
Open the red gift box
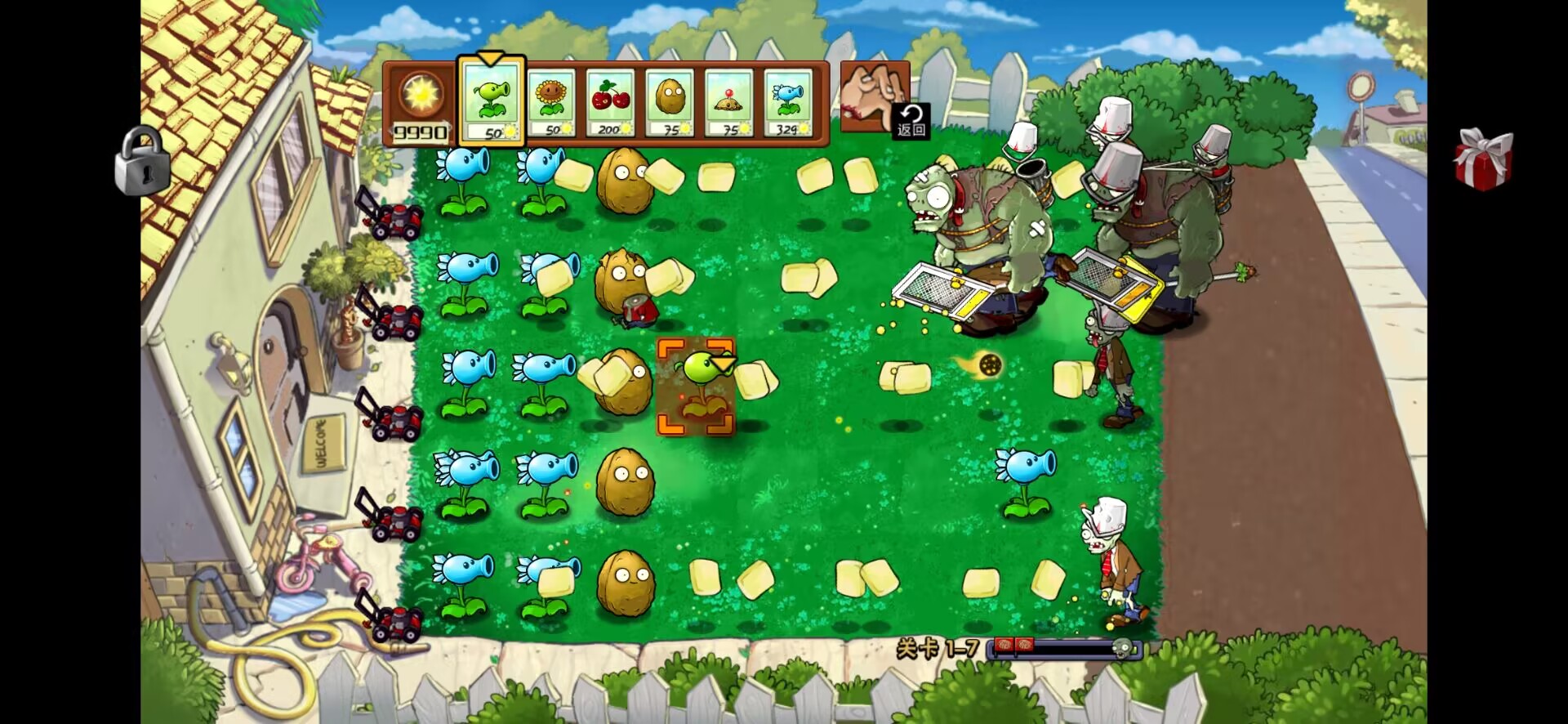tap(1482, 159)
